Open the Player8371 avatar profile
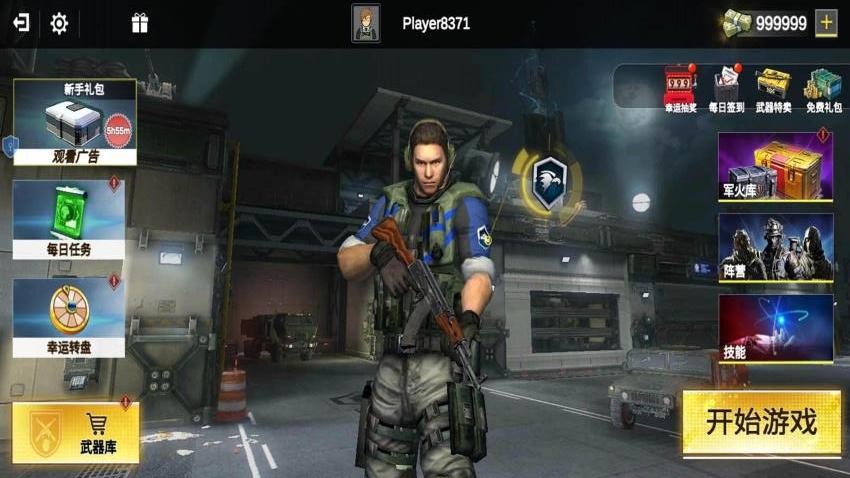Image resolution: width=850 pixels, height=478 pixels. [366, 23]
